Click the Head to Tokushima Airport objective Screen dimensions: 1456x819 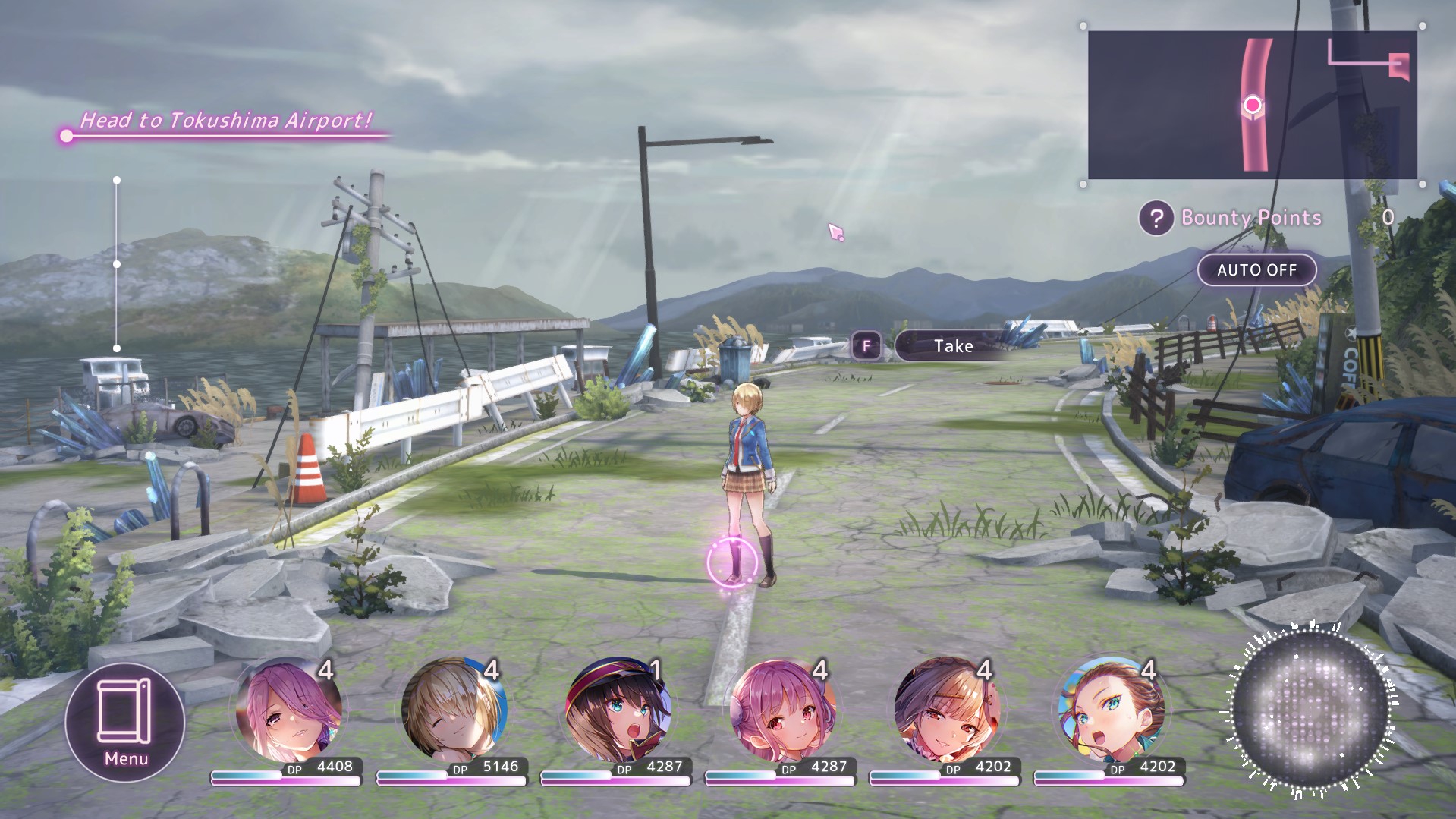pos(226,121)
